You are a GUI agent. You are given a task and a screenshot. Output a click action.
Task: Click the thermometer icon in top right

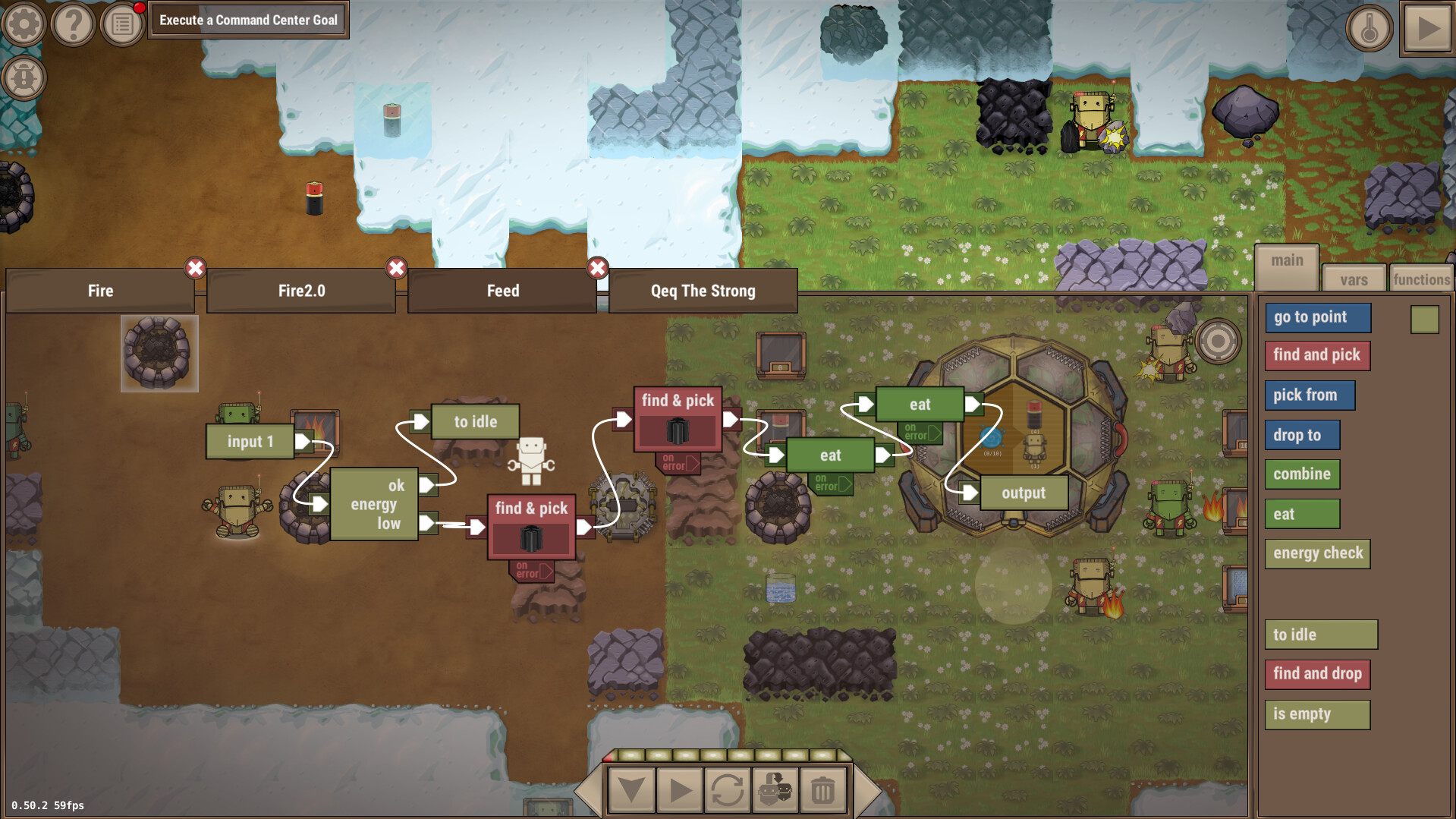click(x=1369, y=29)
